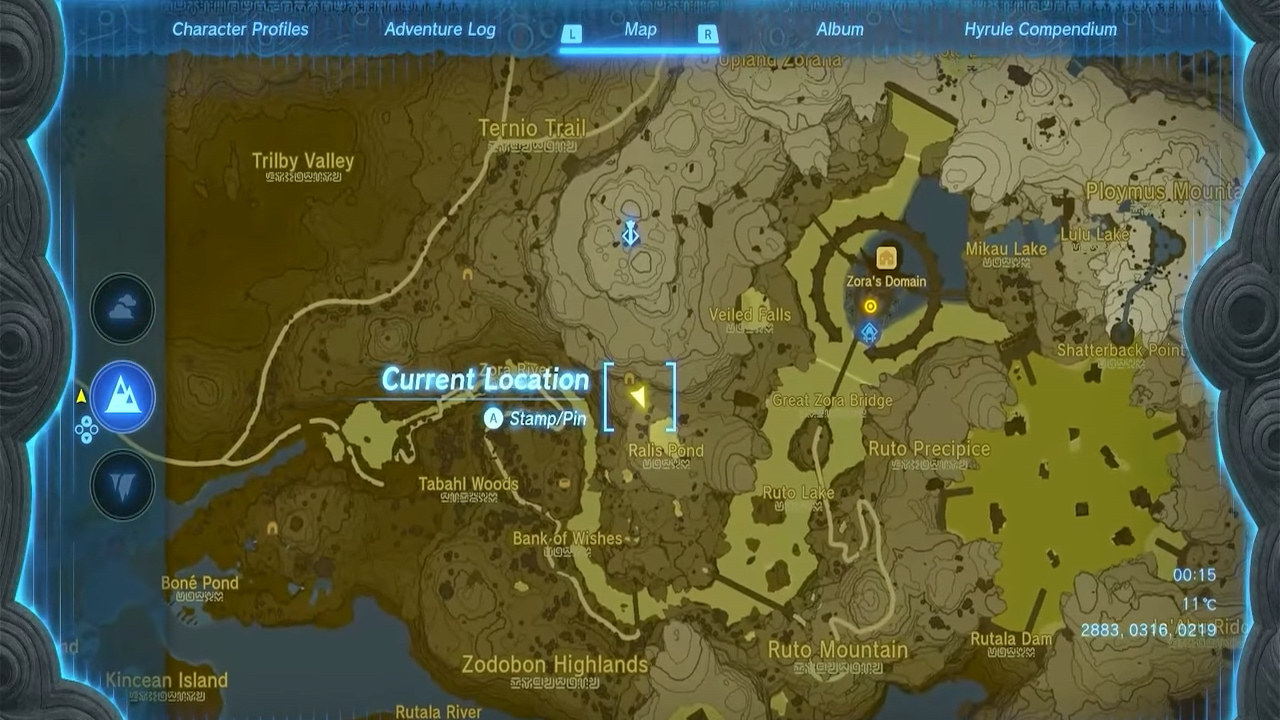This screenshot has height=720, width=1280.
Task: Click the shrine marker near Ternio Trail
Action: tap(629, 232)
